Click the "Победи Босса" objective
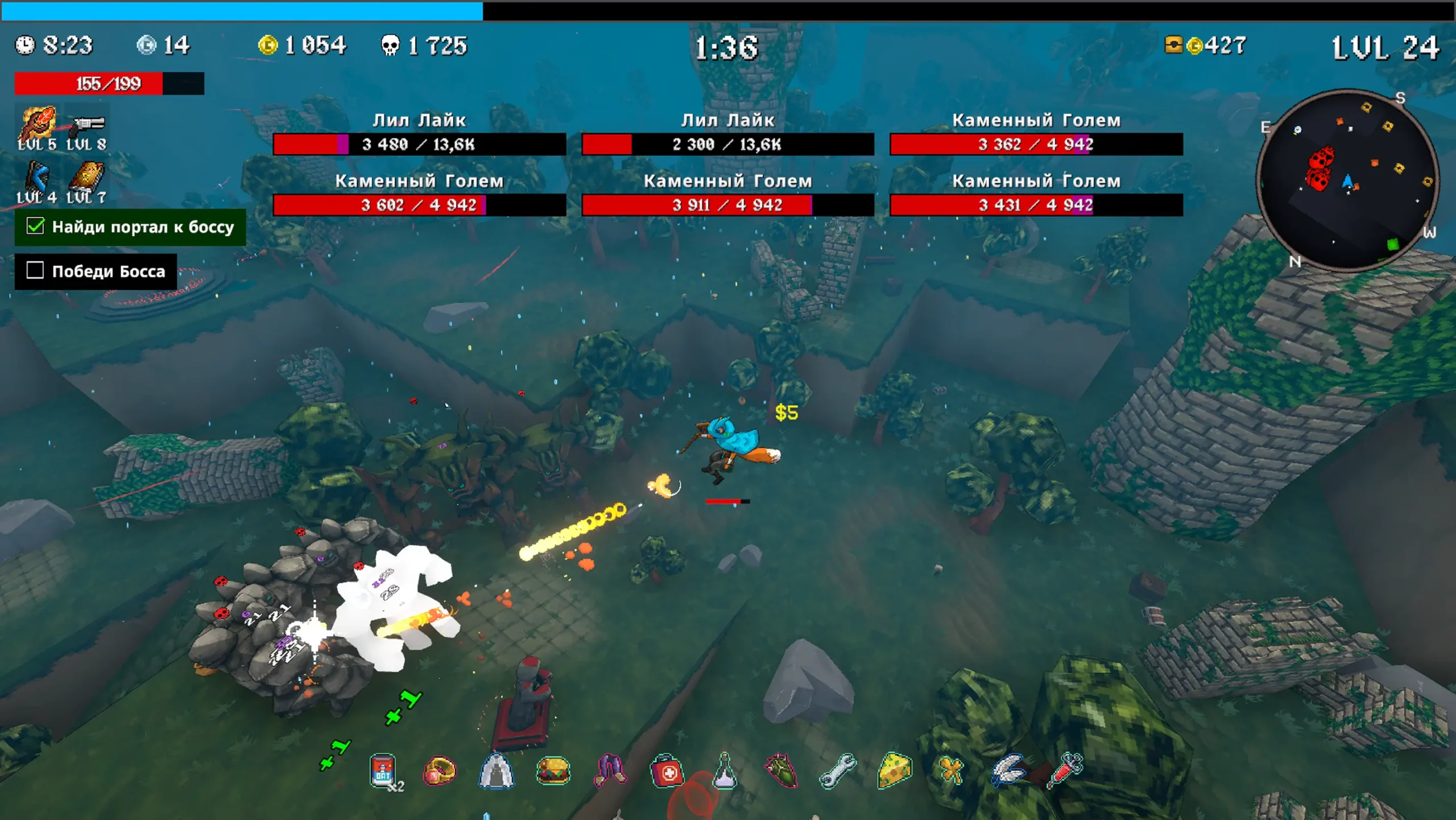 tap(96, 271)
